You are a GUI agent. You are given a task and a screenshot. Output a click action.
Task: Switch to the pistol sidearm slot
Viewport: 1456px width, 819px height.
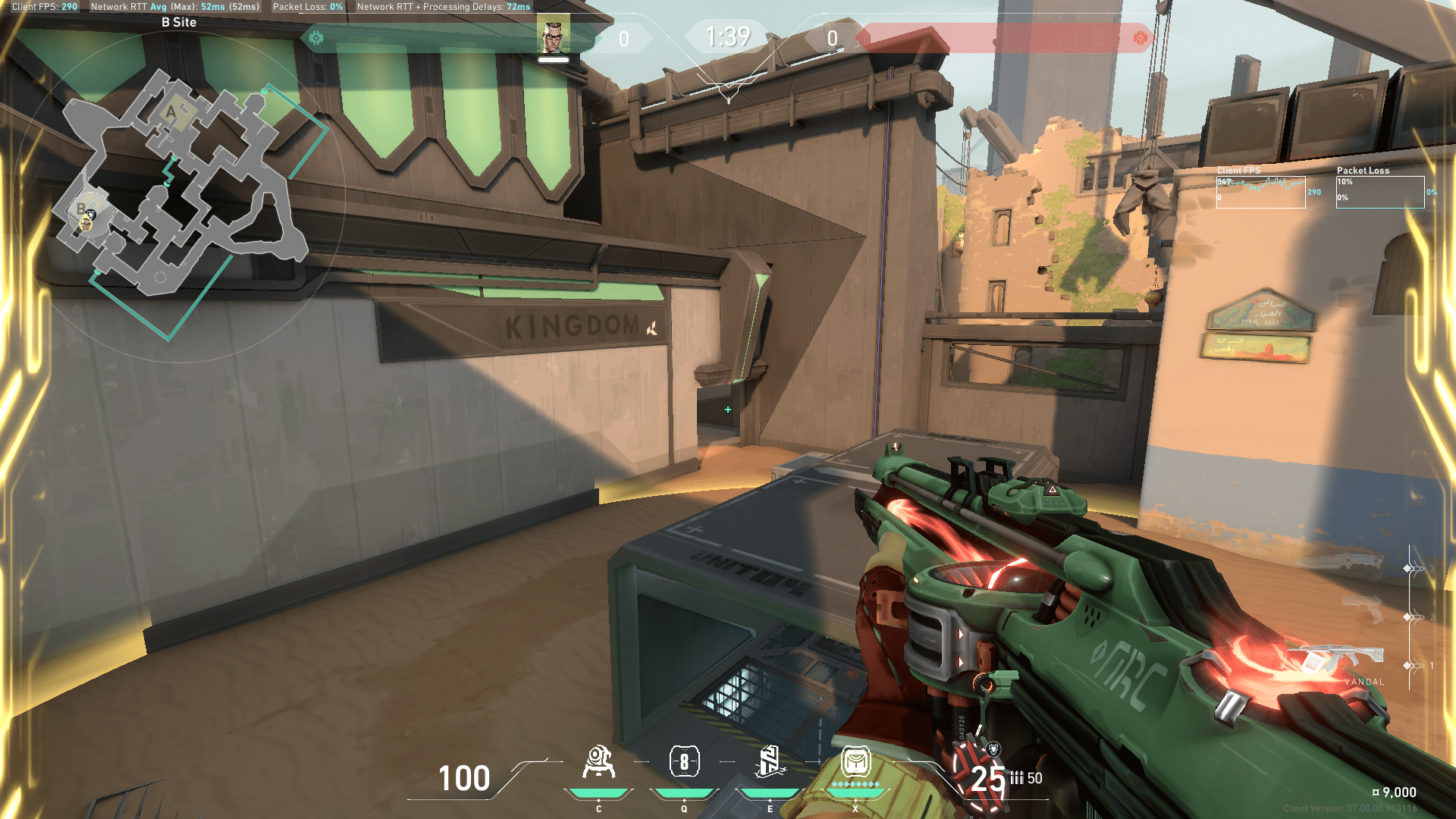click(x=1363, y=610)
